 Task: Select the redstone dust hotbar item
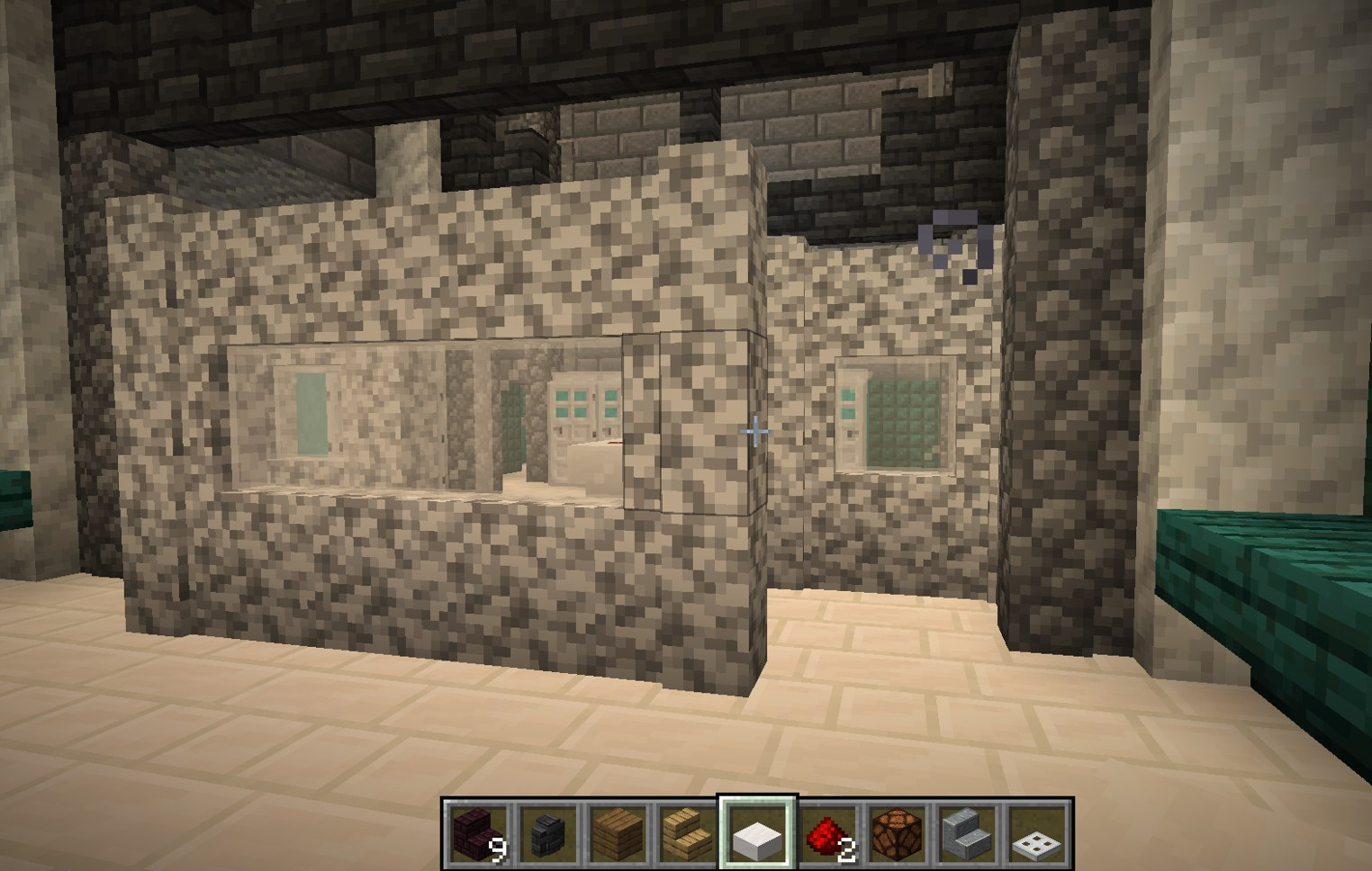pyautogui.click(x=829, y=834)
